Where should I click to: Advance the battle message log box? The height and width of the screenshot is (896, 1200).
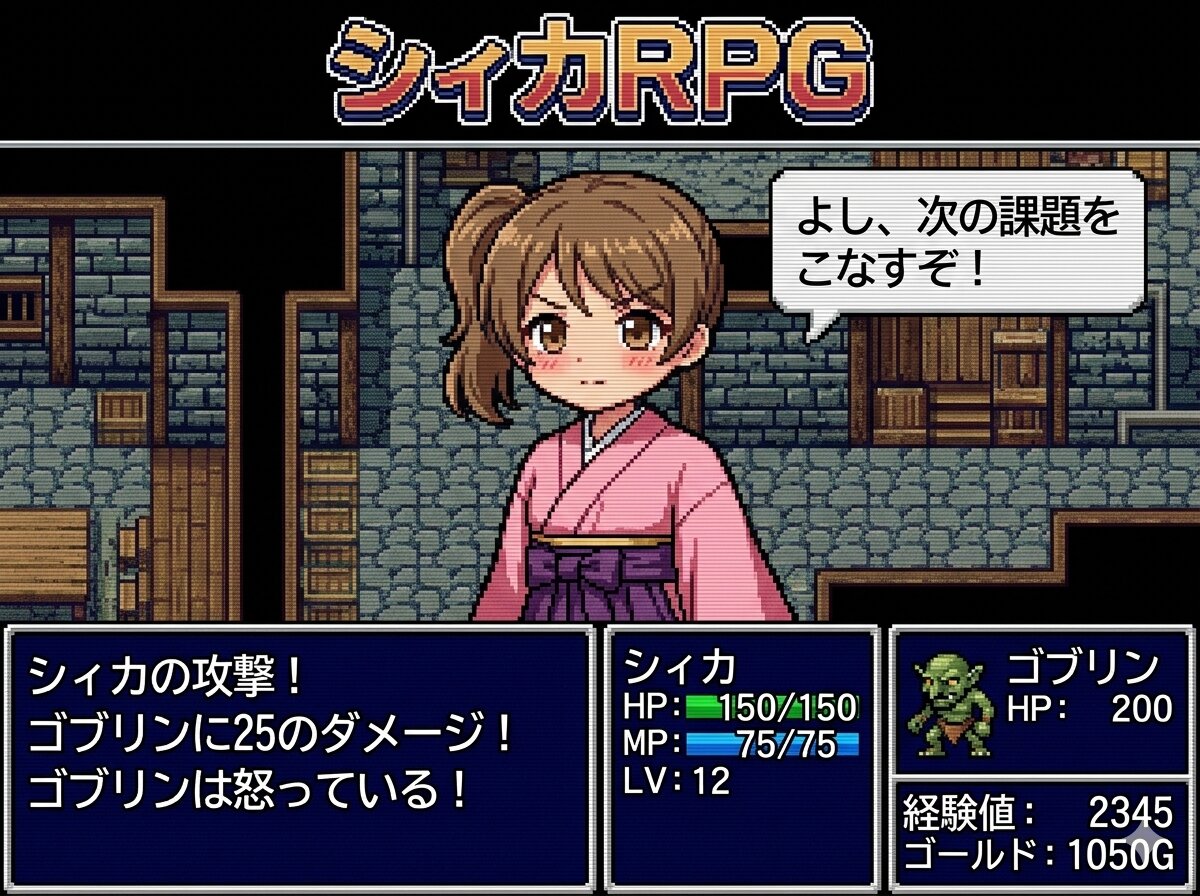300,756
